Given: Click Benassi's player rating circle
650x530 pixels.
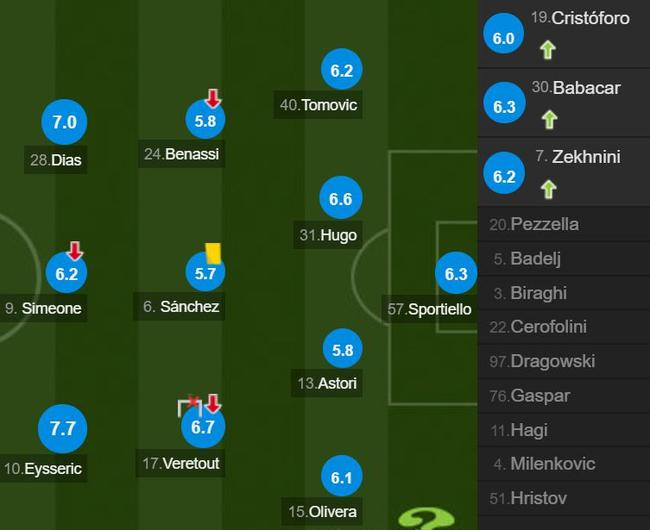Looking at the screenshot, I should 205,121.
